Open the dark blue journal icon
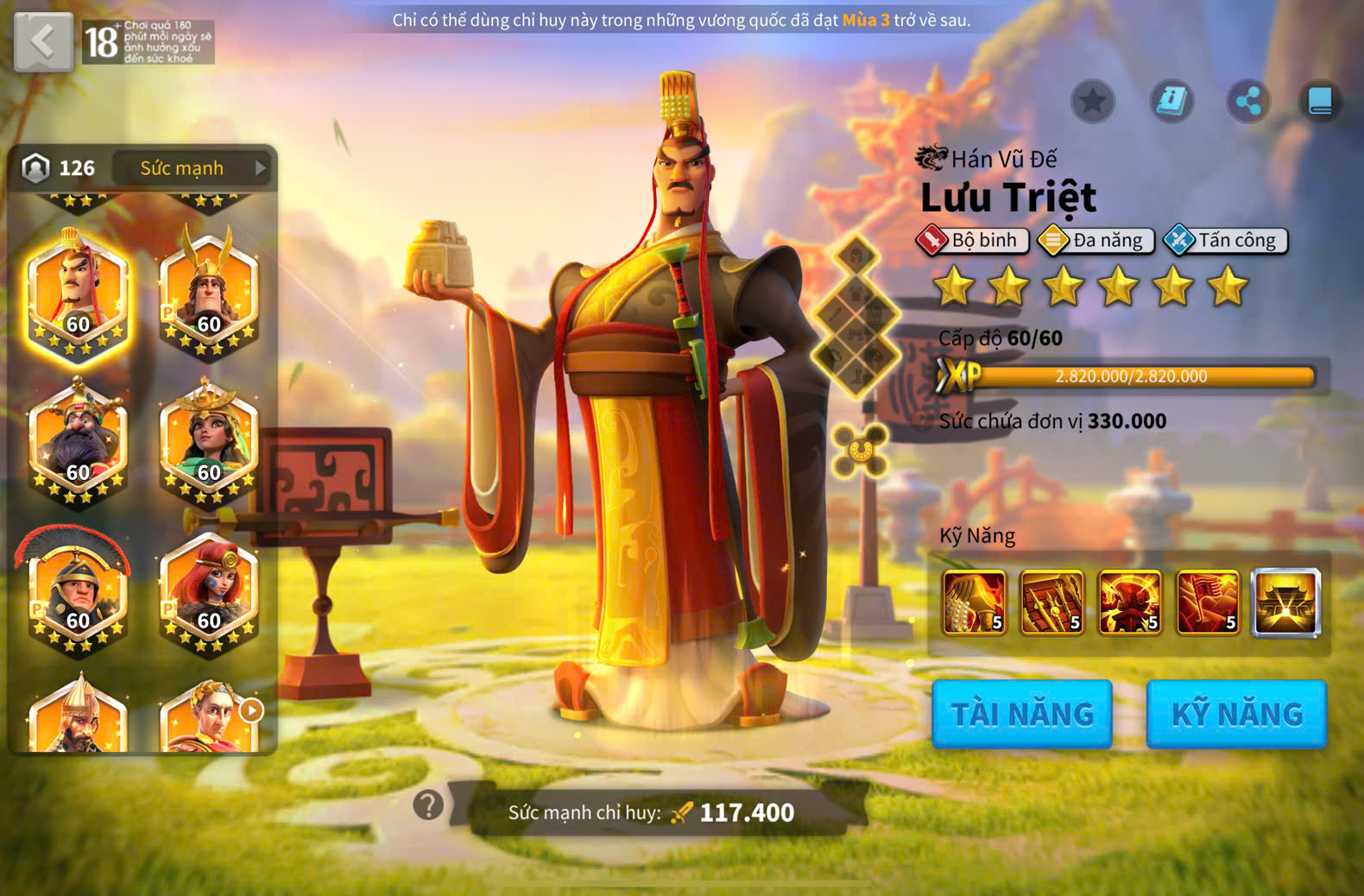Image resolution: width=1364 pixels, height=896 pixels. point(1320,102)
